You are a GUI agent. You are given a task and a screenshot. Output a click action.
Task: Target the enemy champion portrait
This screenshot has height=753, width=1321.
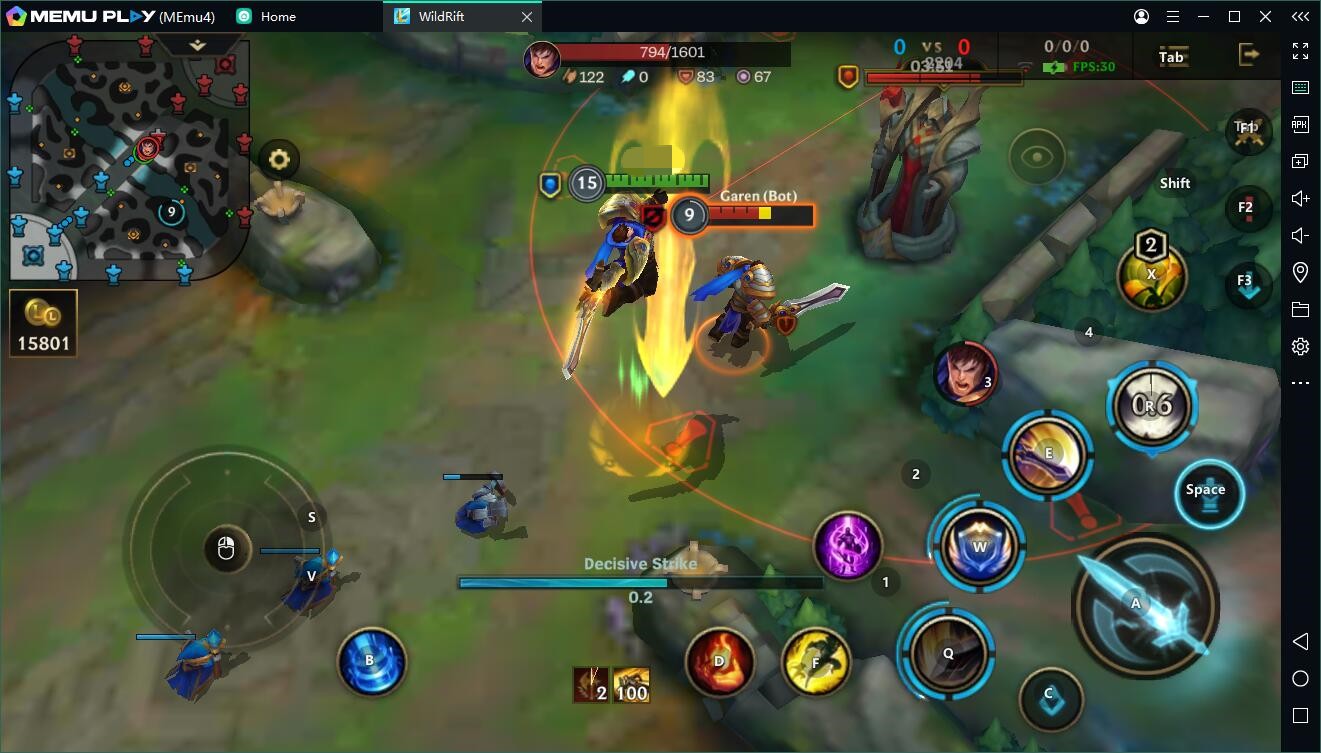pos(965,373)
